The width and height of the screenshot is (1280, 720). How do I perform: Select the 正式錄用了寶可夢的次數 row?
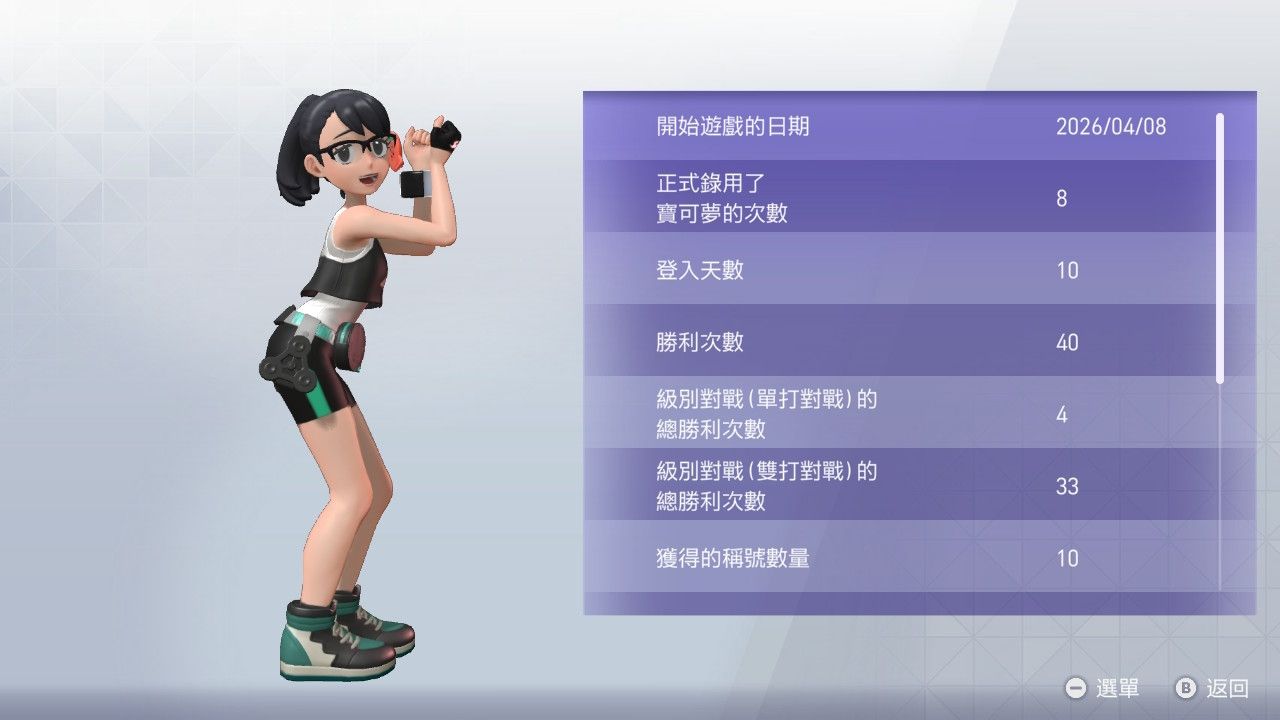pyautogui.click(x=900, y=198)
